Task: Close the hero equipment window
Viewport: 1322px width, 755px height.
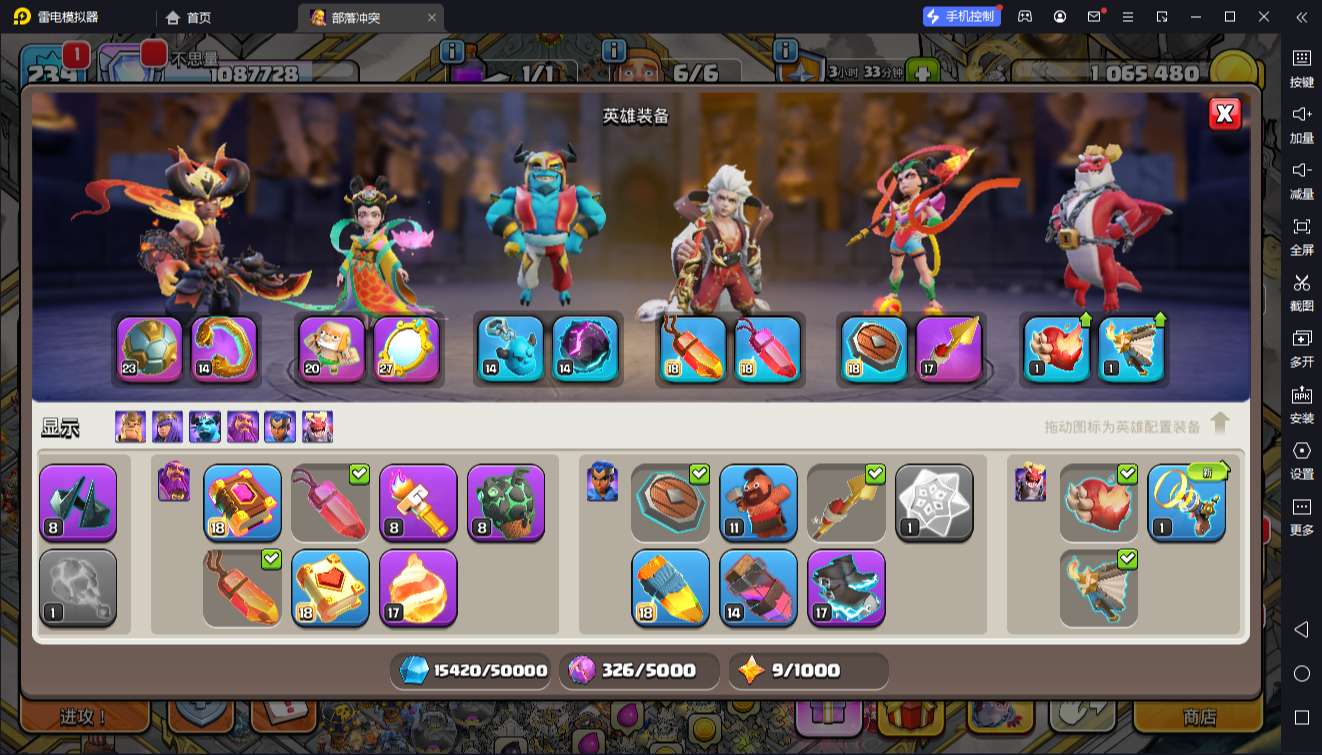Action: click(1224, 114)
